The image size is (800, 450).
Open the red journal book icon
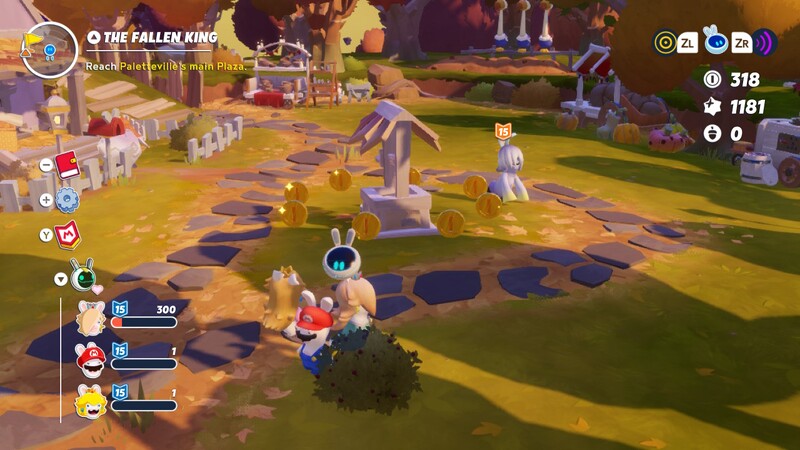68,165
